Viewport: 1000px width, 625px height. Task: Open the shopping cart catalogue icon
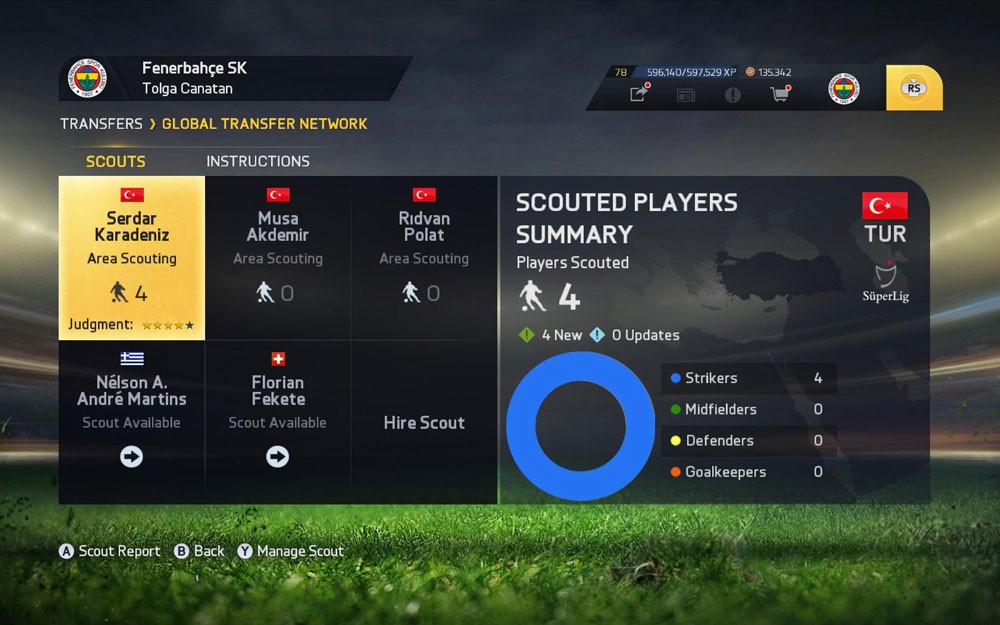pyautogui.click(x=779, y=94)
